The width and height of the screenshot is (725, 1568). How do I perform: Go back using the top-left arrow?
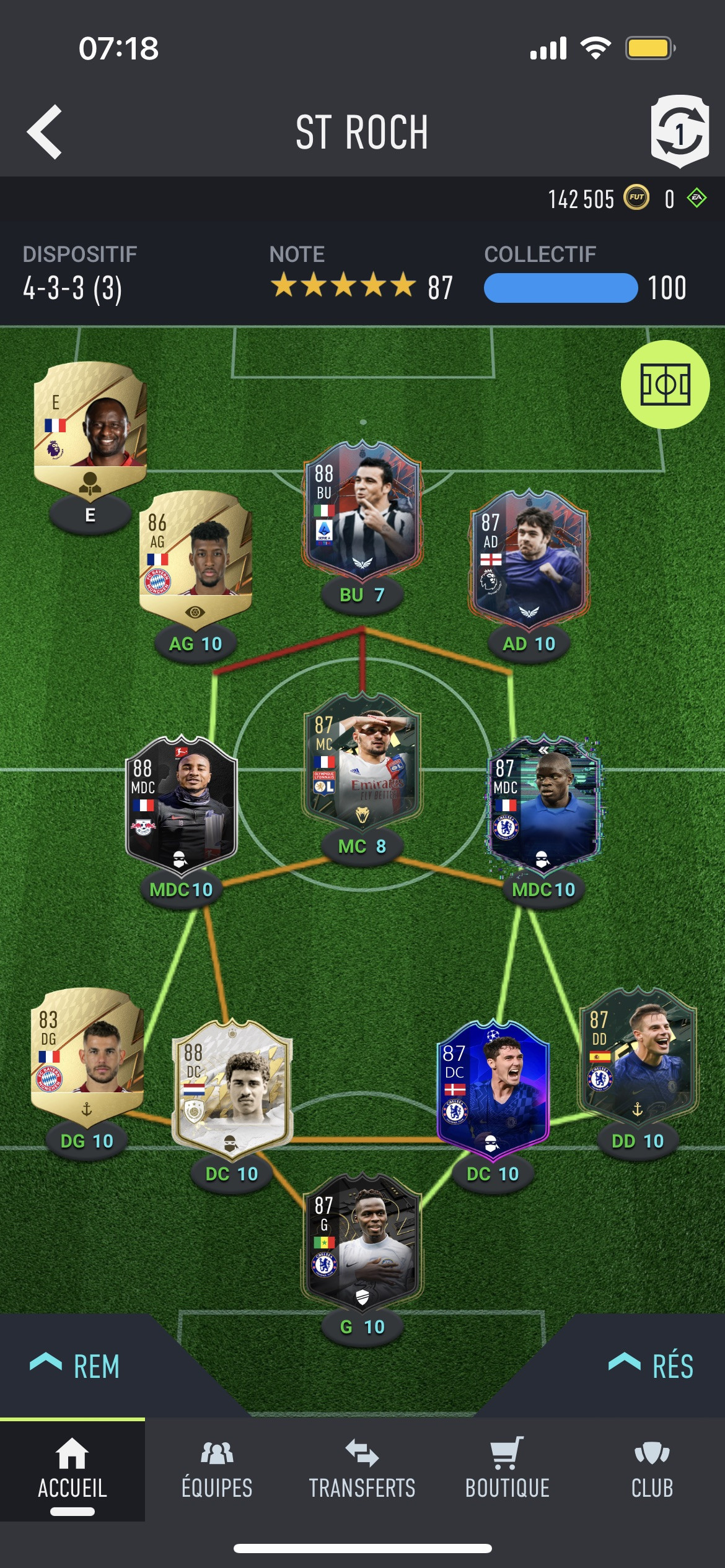[45, 132]
